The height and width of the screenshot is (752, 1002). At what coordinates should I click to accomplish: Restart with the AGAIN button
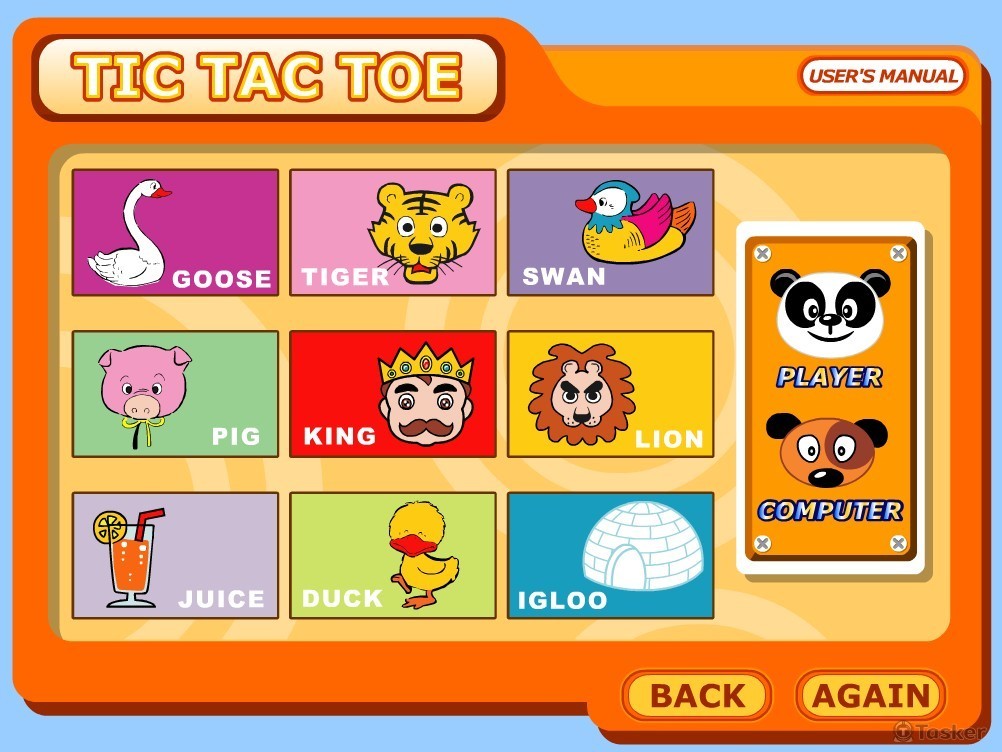click(x=870, y=696)
